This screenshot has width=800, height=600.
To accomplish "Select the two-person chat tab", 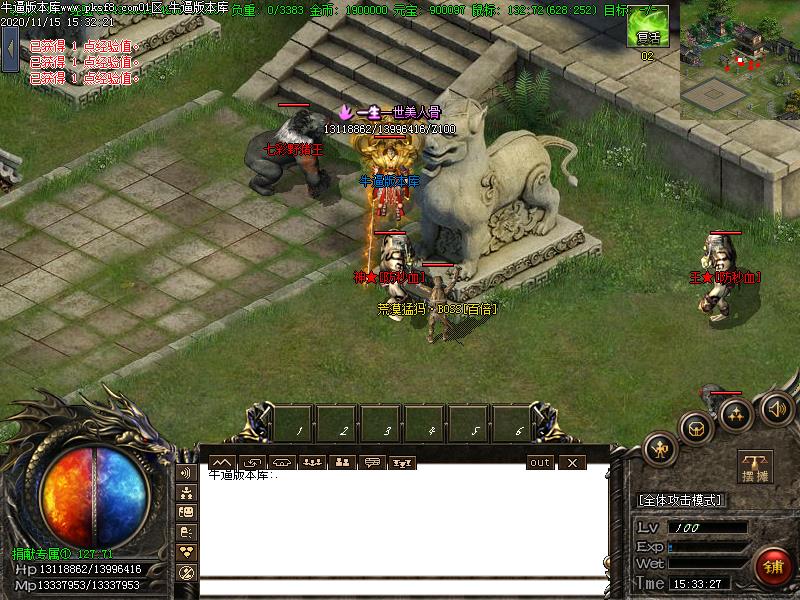I will 342,462.
